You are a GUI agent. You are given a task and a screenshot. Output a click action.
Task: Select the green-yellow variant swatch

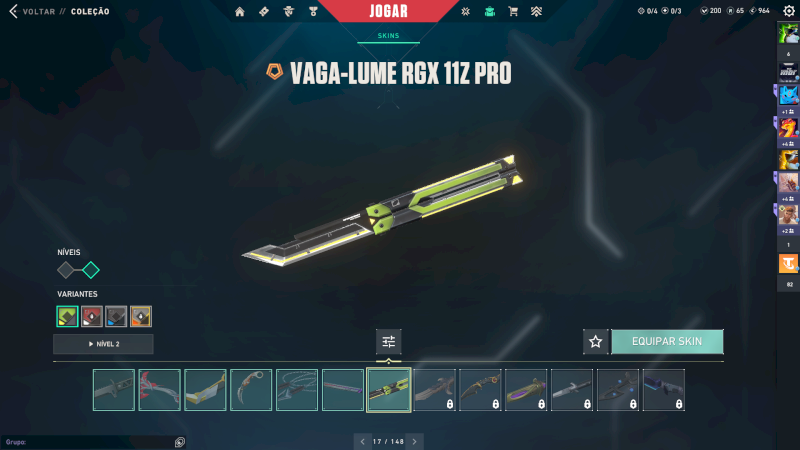click(x=68, y=317)
